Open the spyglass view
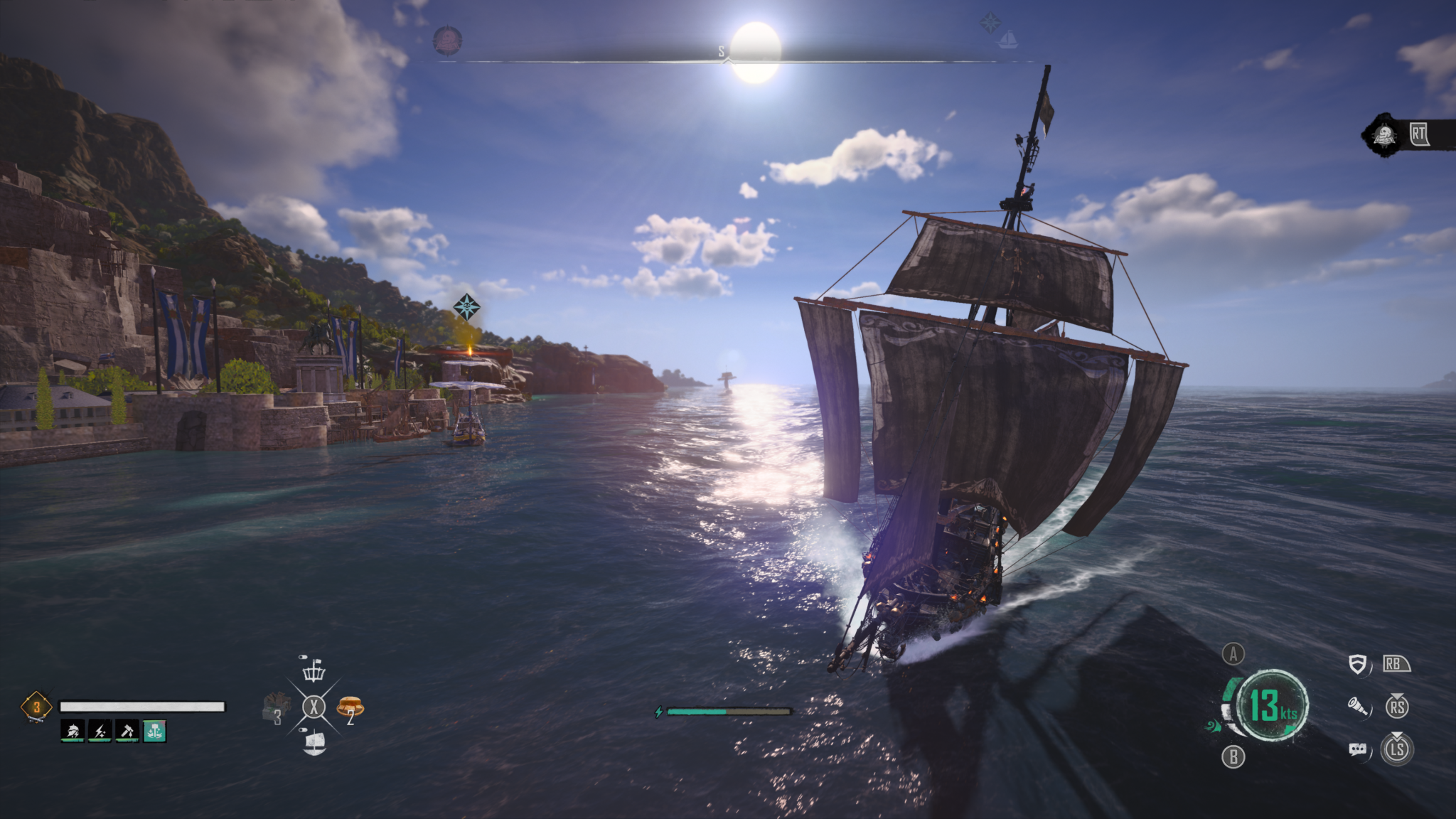The width and height of the screenshot is (1456, 819). tap(1358, 707)
